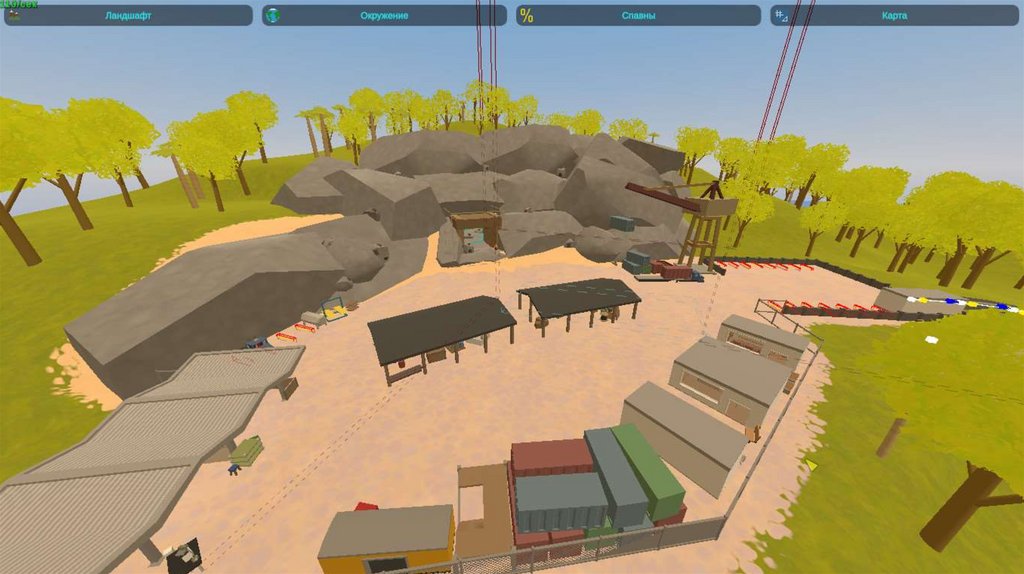Open the Ландшафт editor tab
Image resolution: width=1024 pixels, height=574 pixels.
pyautogui.click(x=128, y=16)
